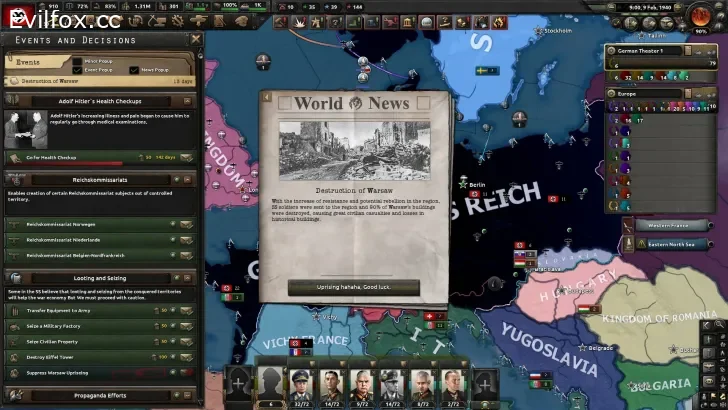Dismiss news with 'Uprising hahaha, Good luck.'

pos(353,287)
